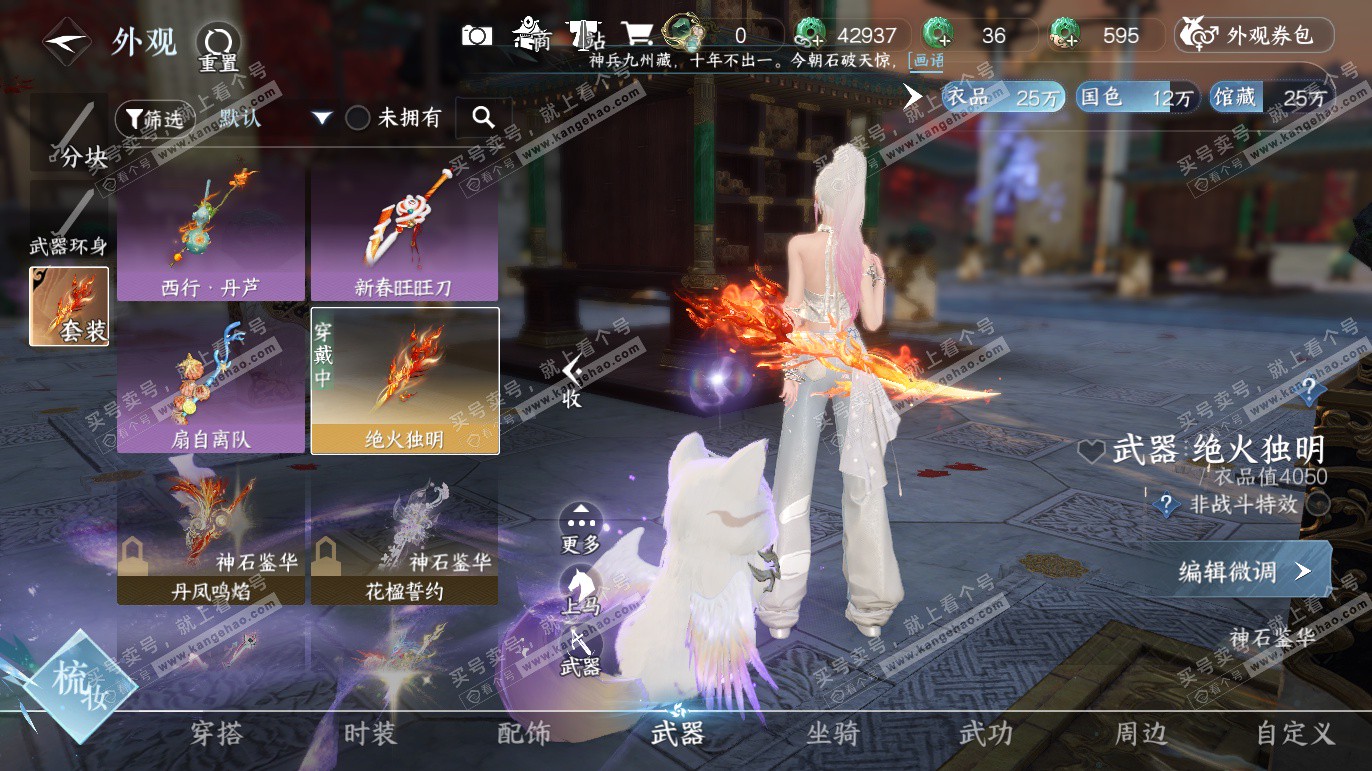Switch to the 坐骑 mount tab
This screenshot has height=771, width=1372.
click(832, 734)
